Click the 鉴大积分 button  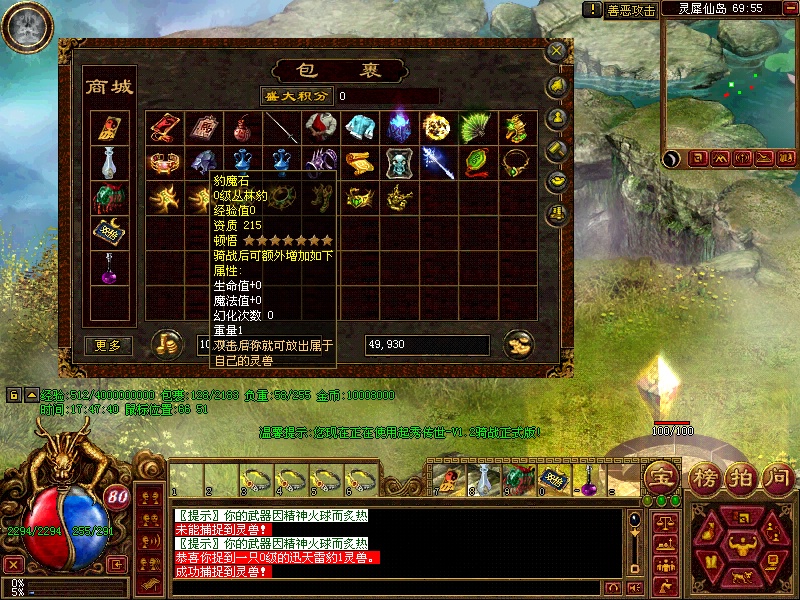click(295, 96)
